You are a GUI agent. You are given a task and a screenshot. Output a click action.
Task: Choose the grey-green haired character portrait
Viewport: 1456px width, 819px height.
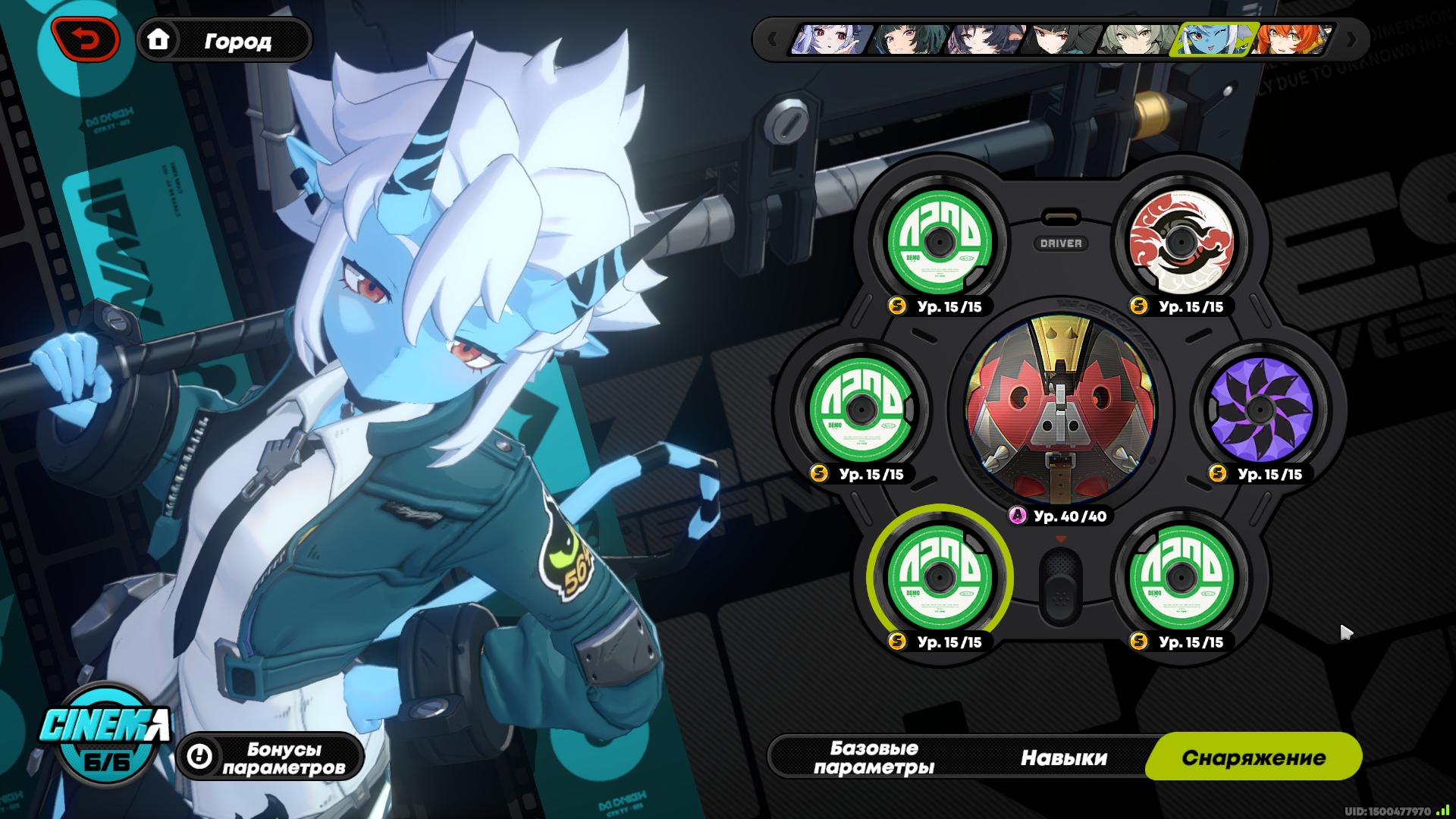[x=1137, y=39]
